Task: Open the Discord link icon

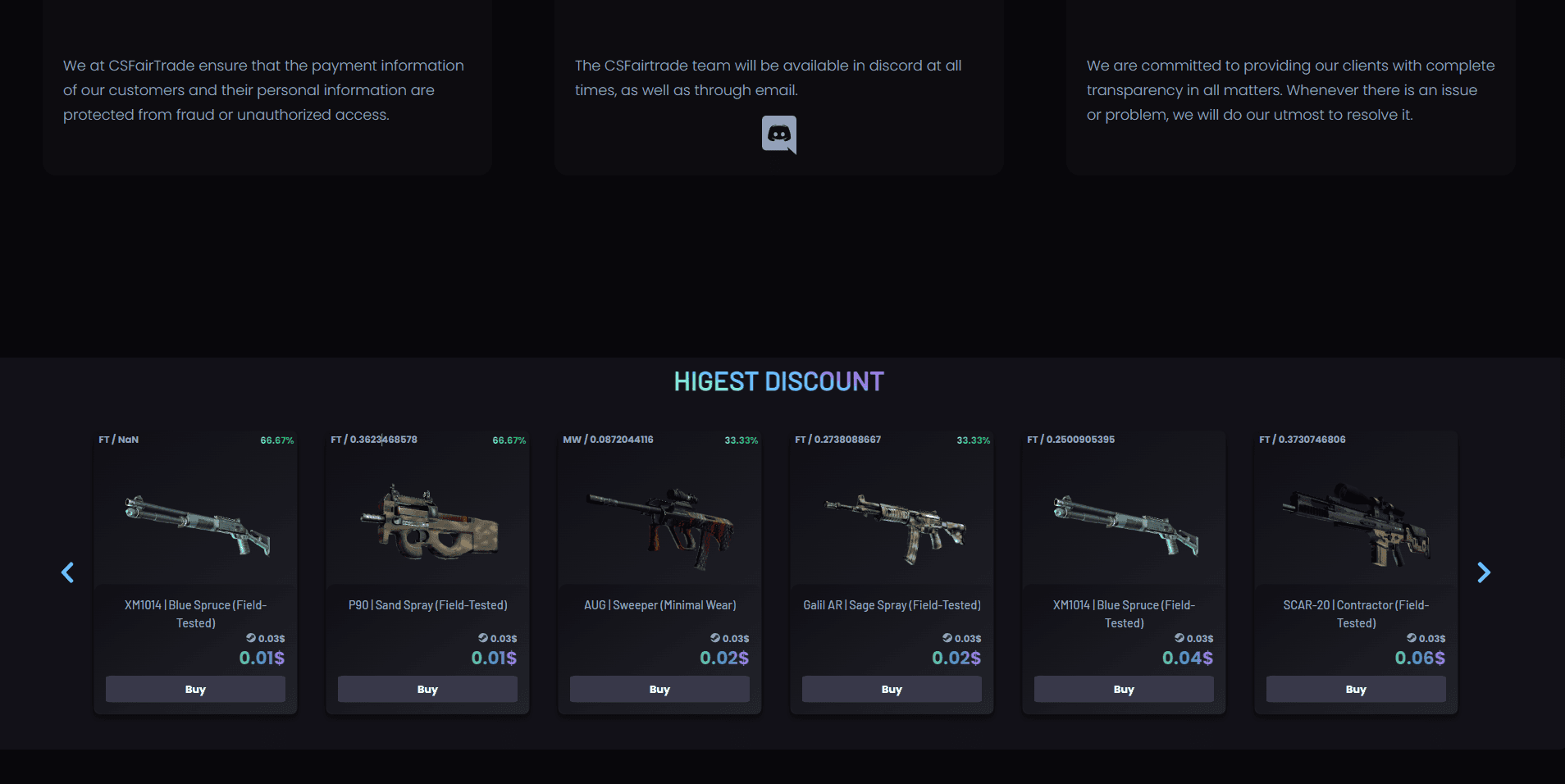Action: tap(778, 134)
